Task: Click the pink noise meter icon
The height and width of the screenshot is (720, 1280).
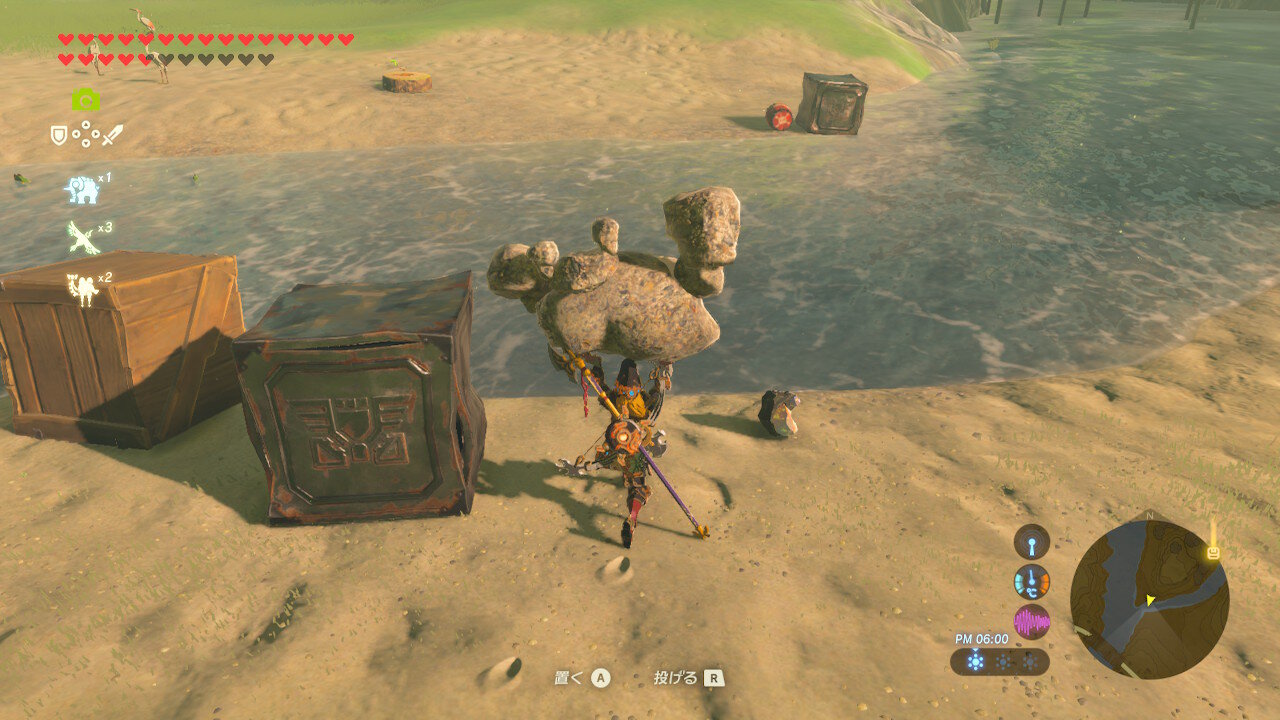Action: pyautogui.click(x=1032, y=621)
